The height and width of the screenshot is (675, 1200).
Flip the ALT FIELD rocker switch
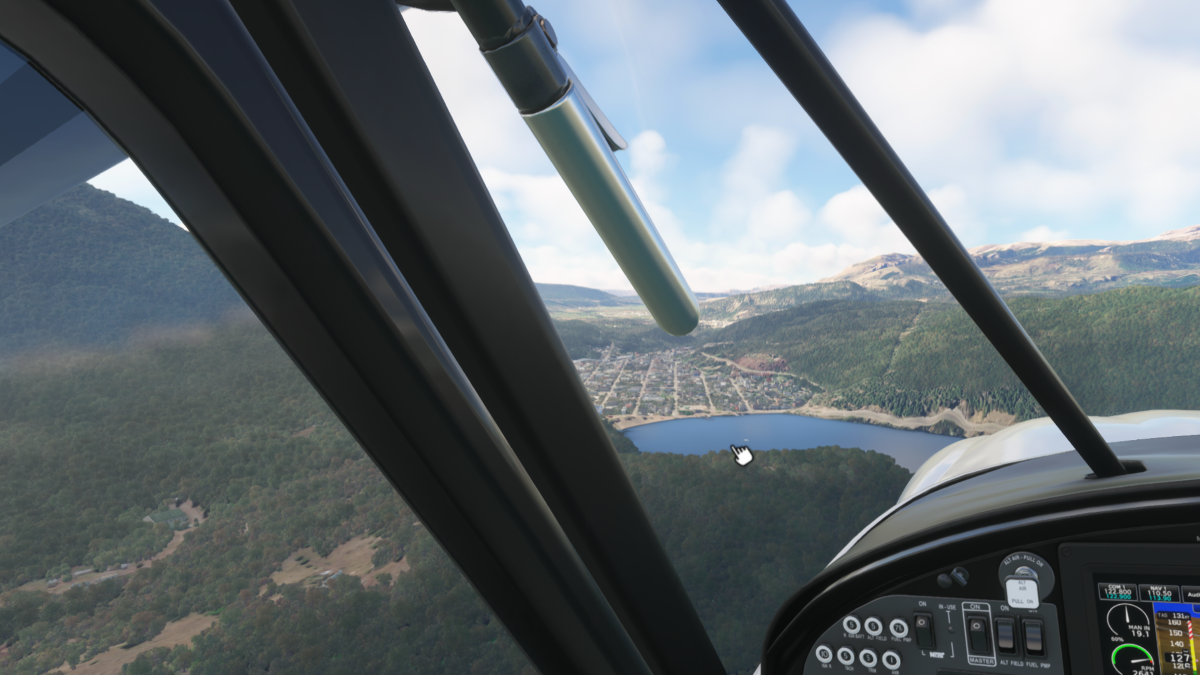click(1007, 633)
